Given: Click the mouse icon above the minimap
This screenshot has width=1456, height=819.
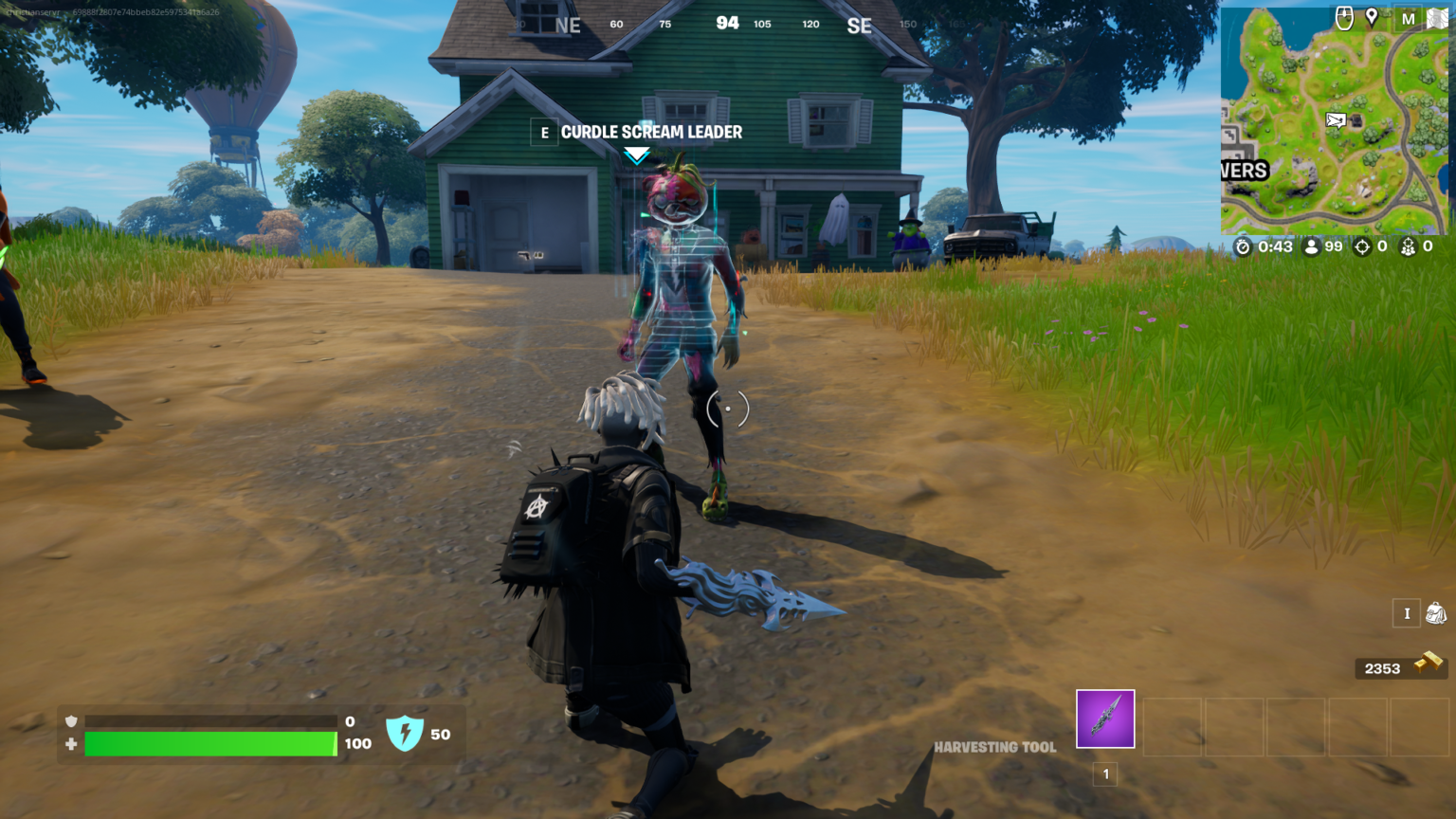Looking at the screenshot, I should [1344, 16].
